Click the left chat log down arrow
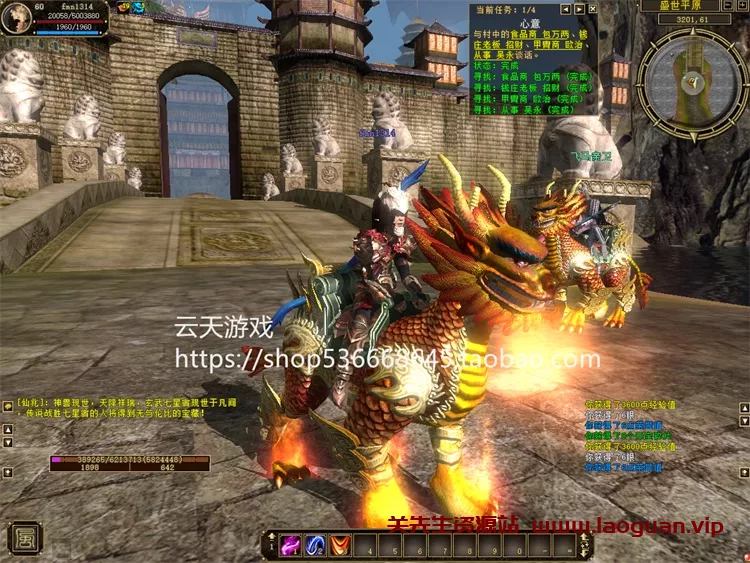 coord(8,441)
